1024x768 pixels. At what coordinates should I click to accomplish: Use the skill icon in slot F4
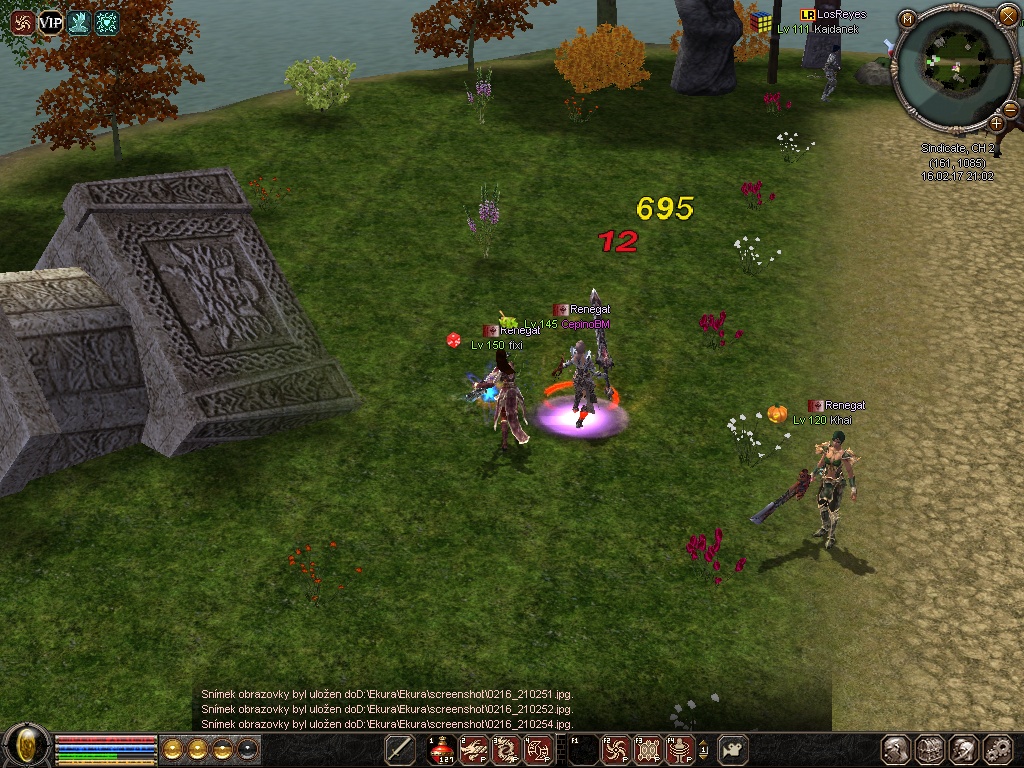tap(680, 749)
